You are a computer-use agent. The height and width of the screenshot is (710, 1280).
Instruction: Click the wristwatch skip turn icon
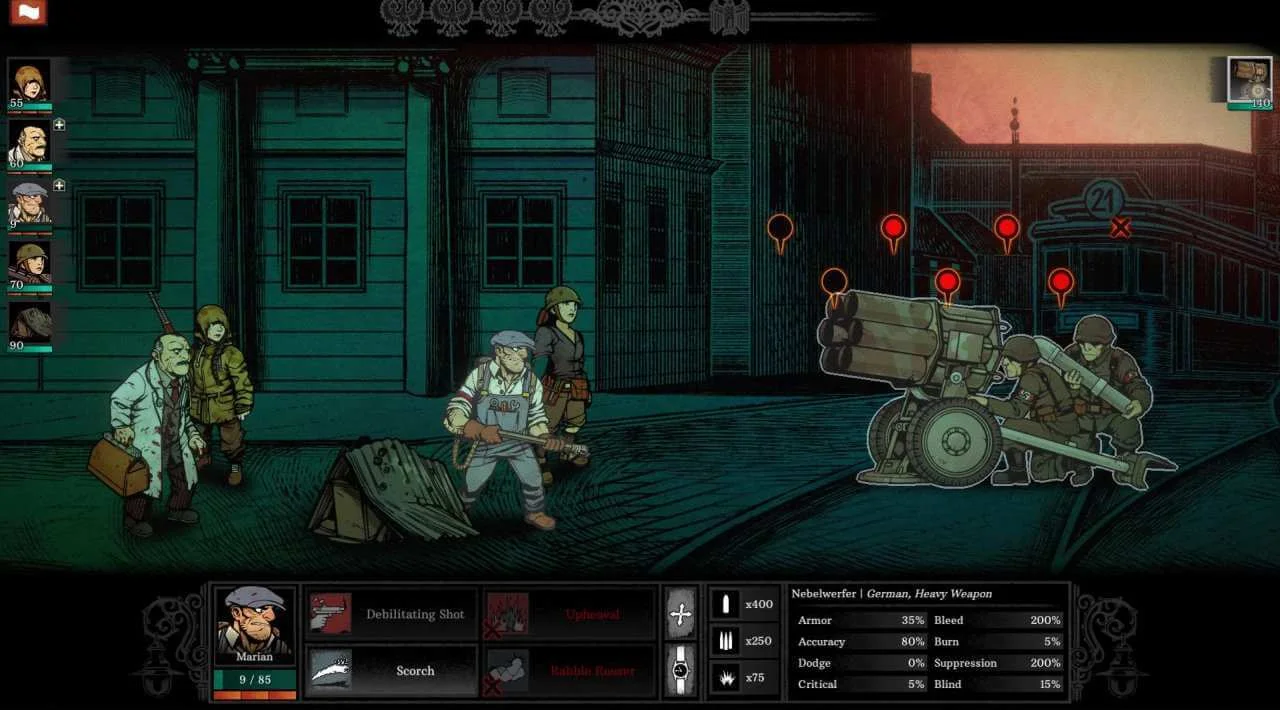681,670
